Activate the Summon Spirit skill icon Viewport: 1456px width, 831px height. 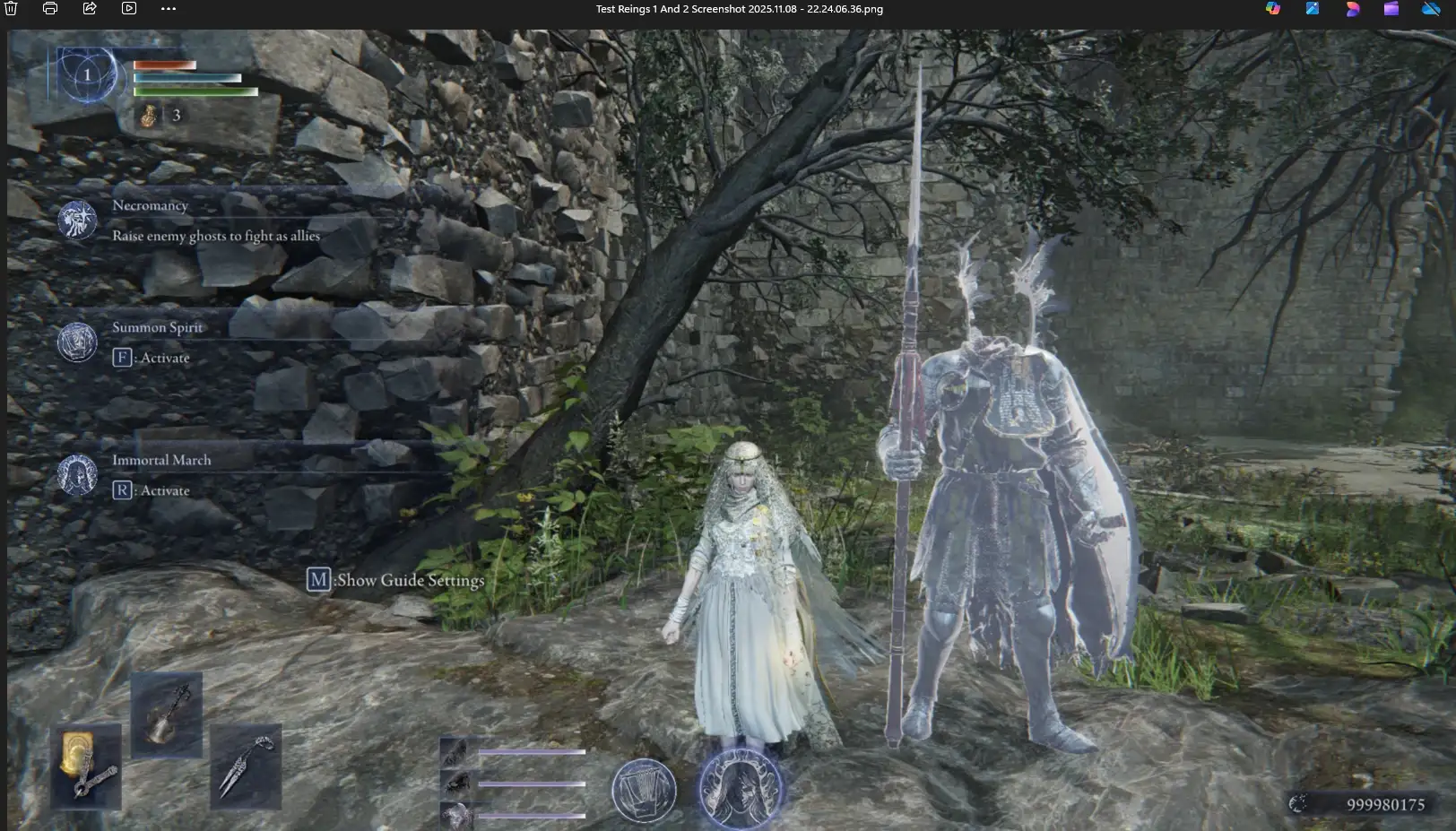click(77, 342)
